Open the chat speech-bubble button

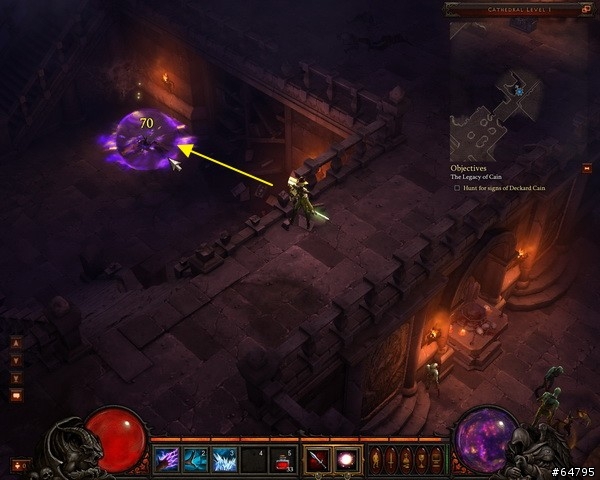pyautogui.click(x=16, y=396)
